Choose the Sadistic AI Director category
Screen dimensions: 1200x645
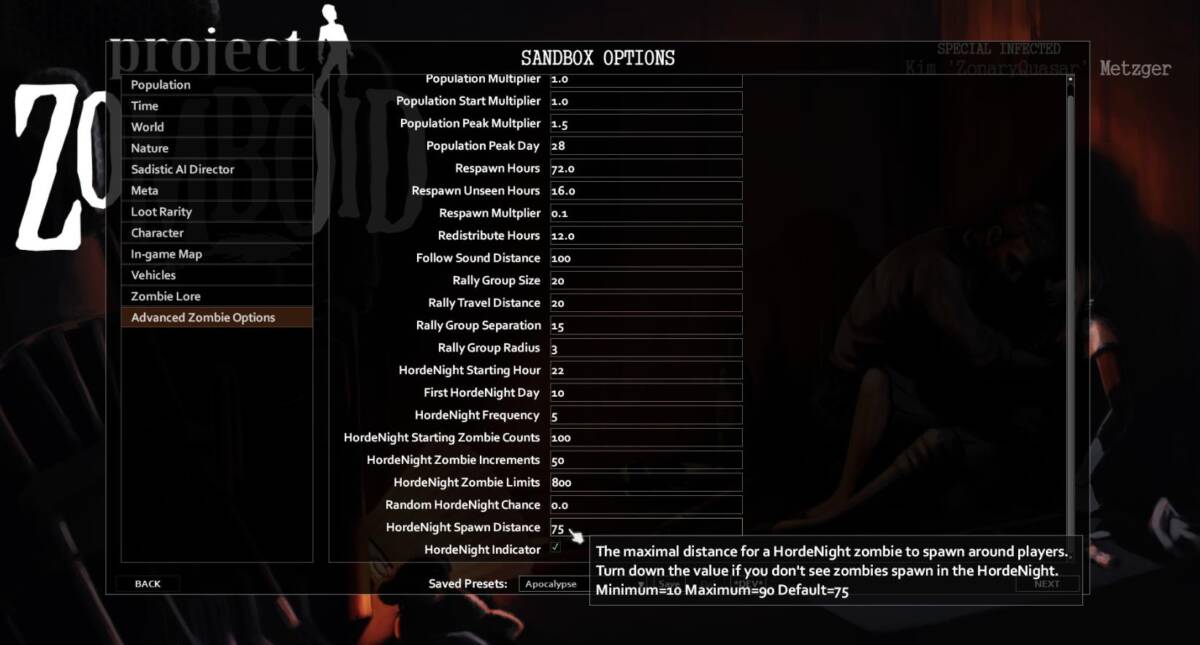point(216,169)
